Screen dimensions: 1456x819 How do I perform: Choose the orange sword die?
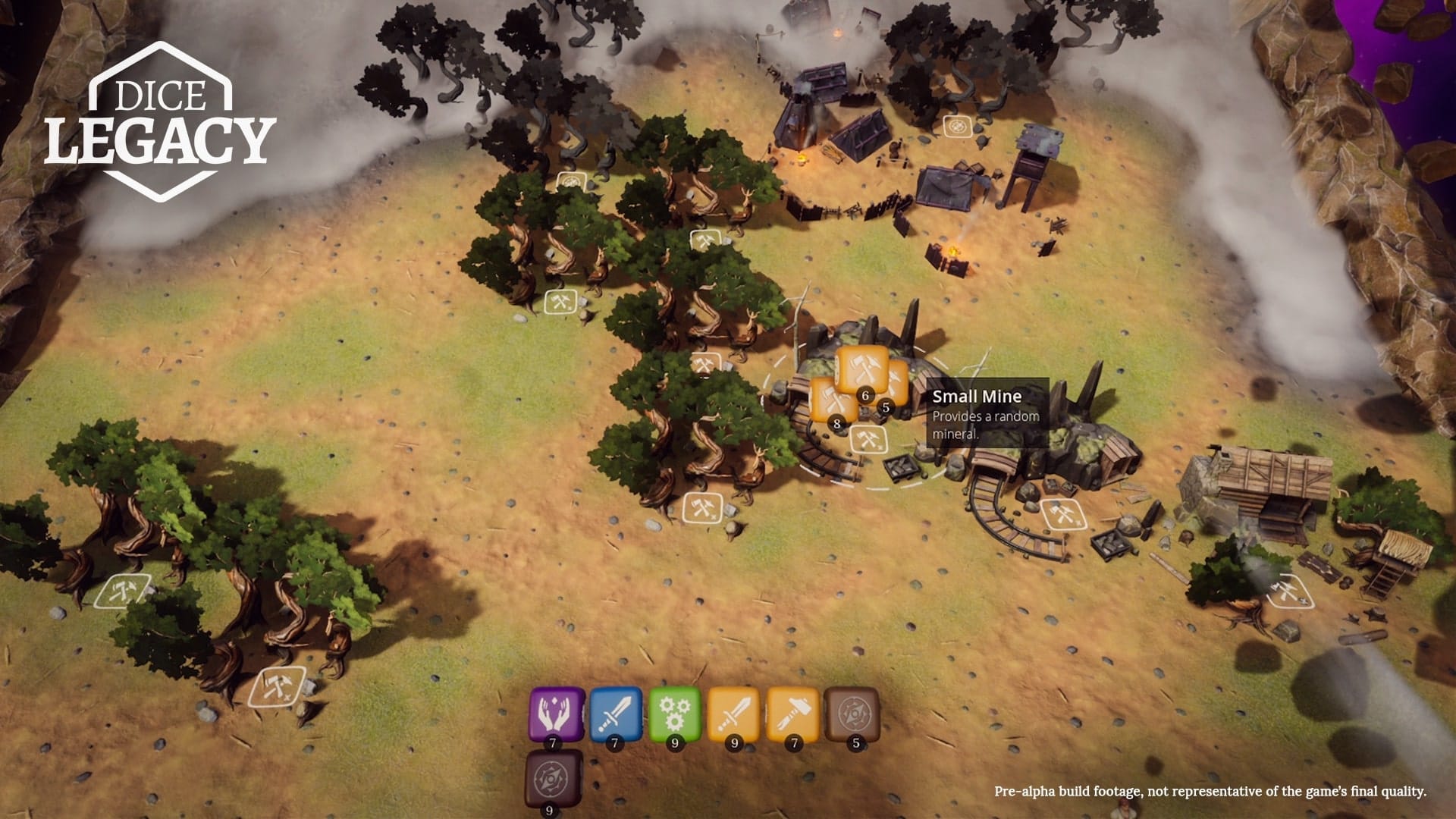[x=734, y=713]
